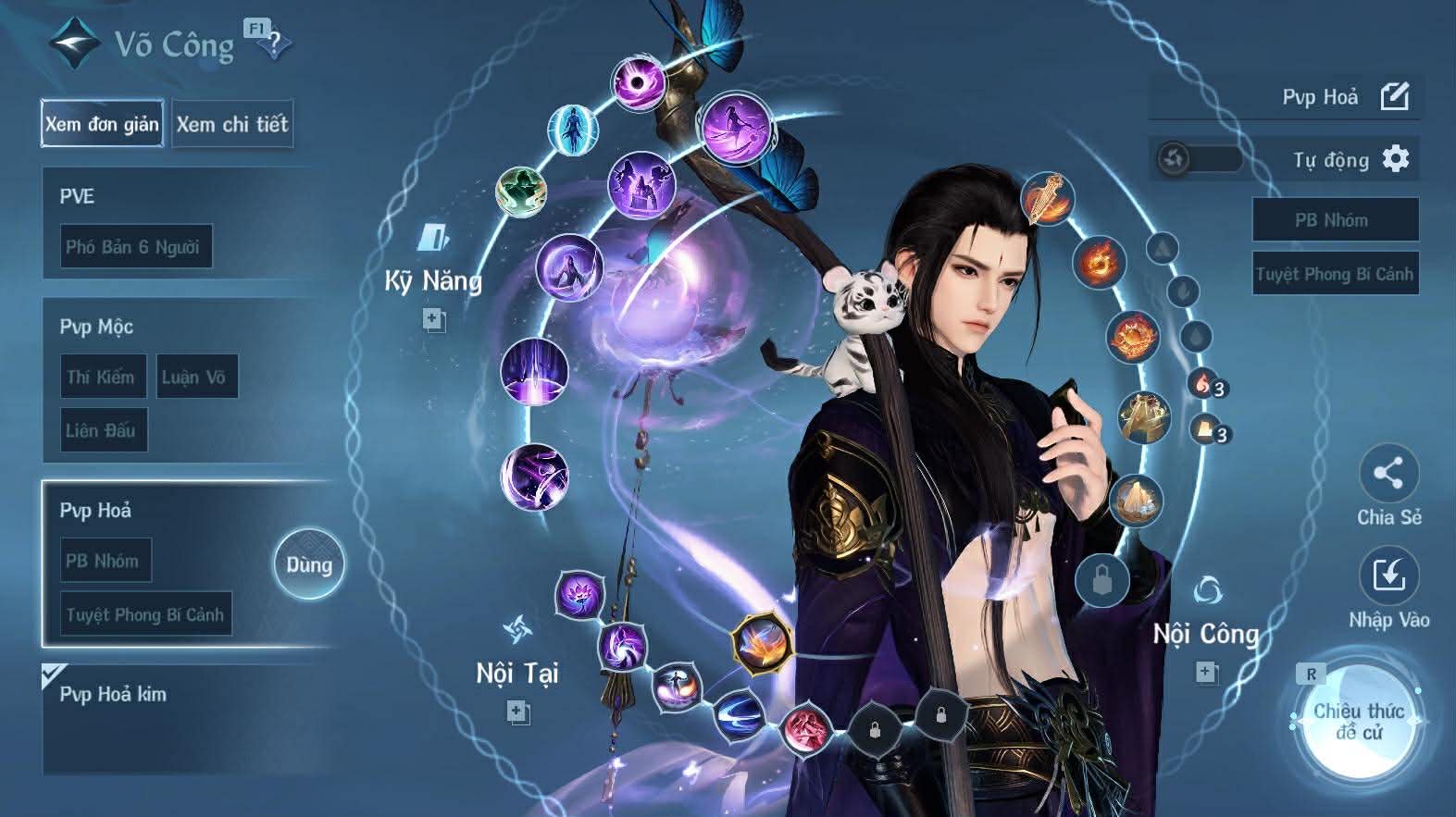This screenshot has width=1456, height=817.
Task: Open Chiêu thức đề cử recommendations
Action: tap(1358, 722)
